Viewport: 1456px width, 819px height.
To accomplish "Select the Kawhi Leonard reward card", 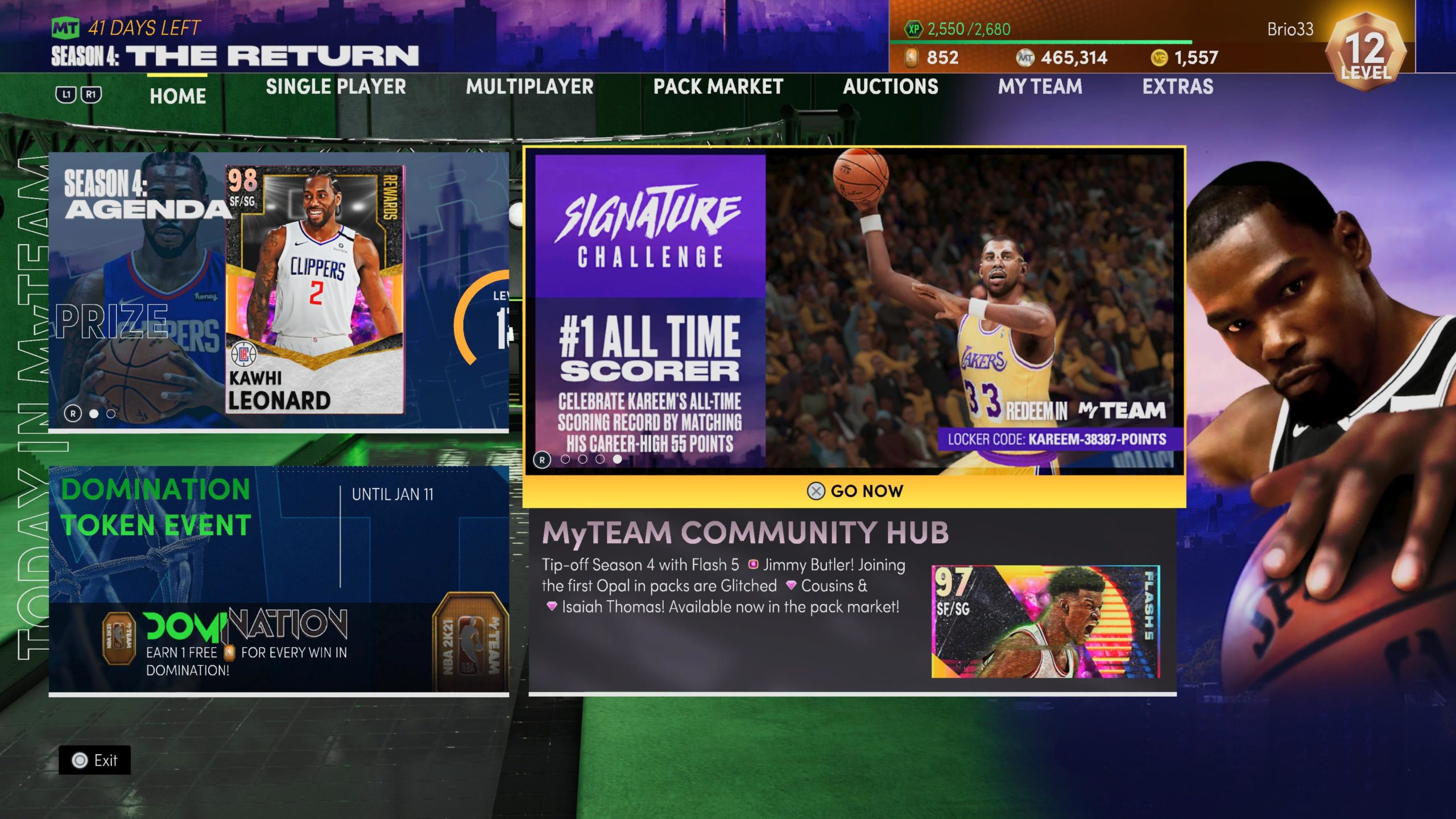I will [x=315, y=290].
